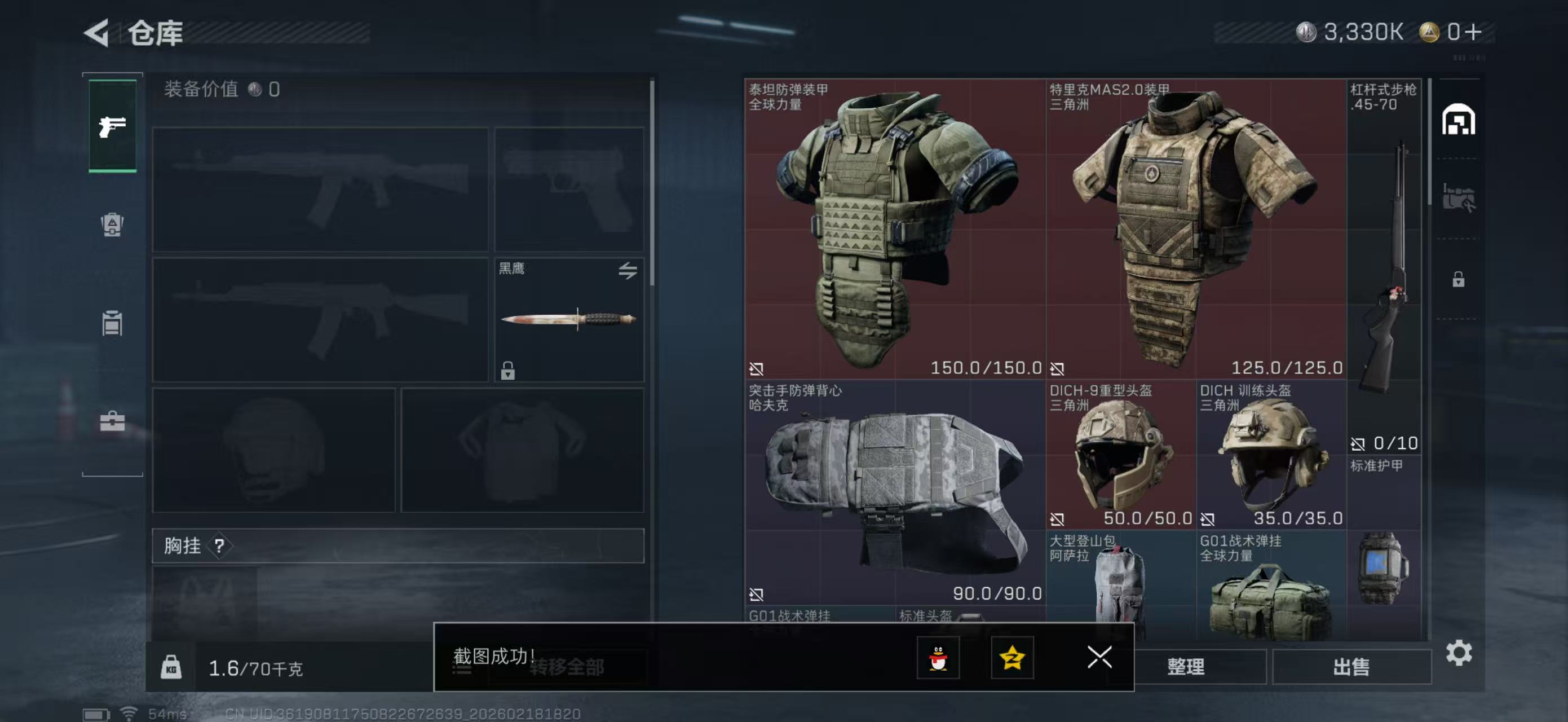Viewport: 1568px width, 722px height.
Task: Share the screenshot via QQ penguin icon
Action: click(938, 658)
